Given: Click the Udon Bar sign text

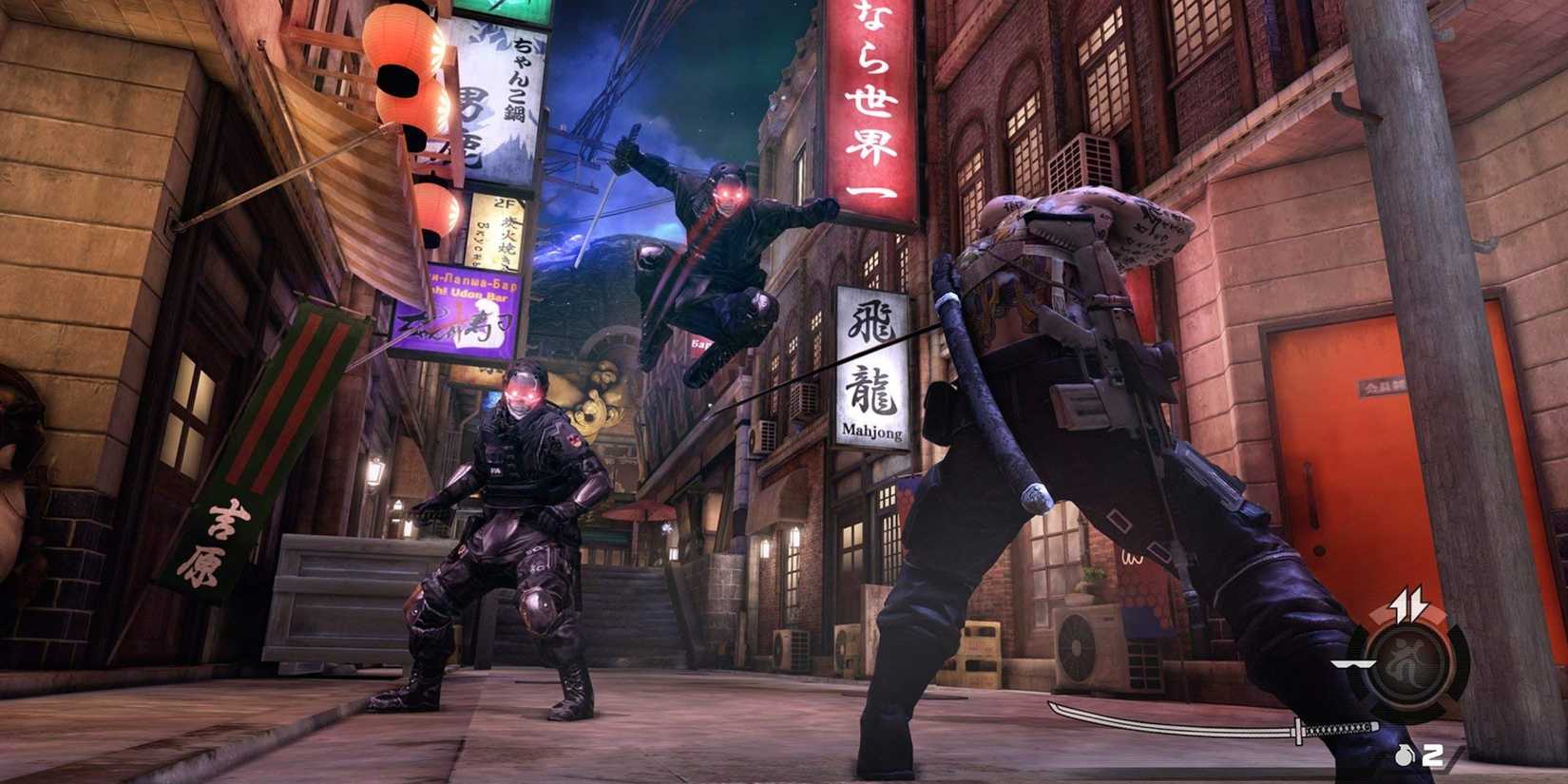Looking at the screenshot, I should tap(467, 292).
